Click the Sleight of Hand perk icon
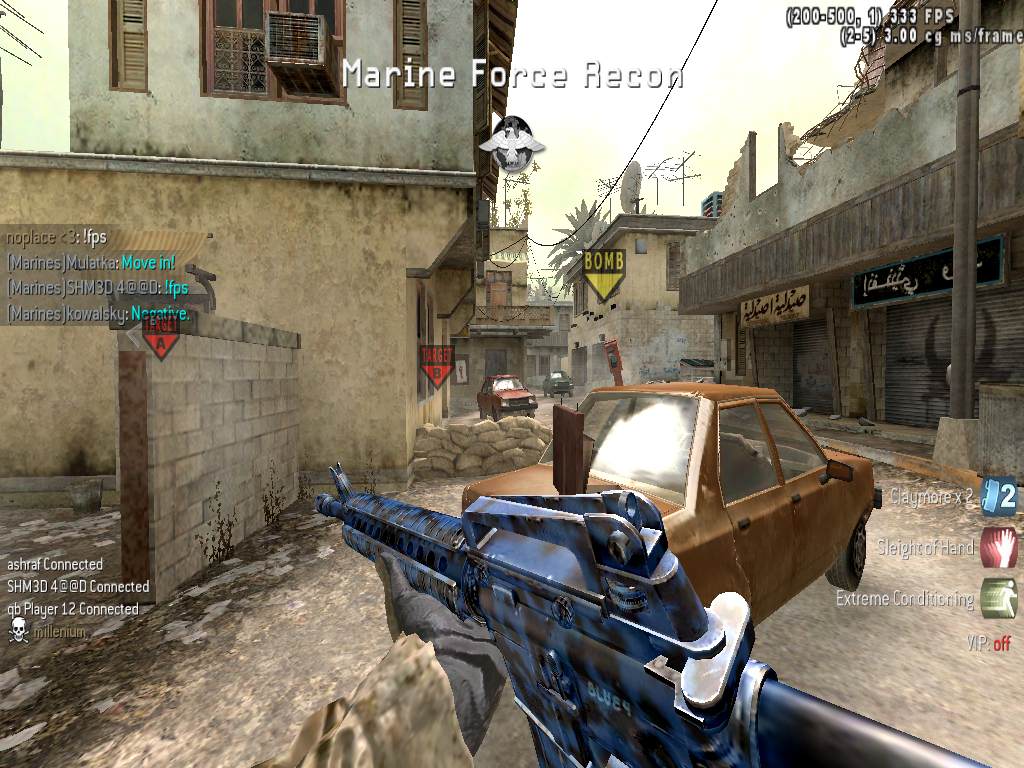 coord(999,547)
